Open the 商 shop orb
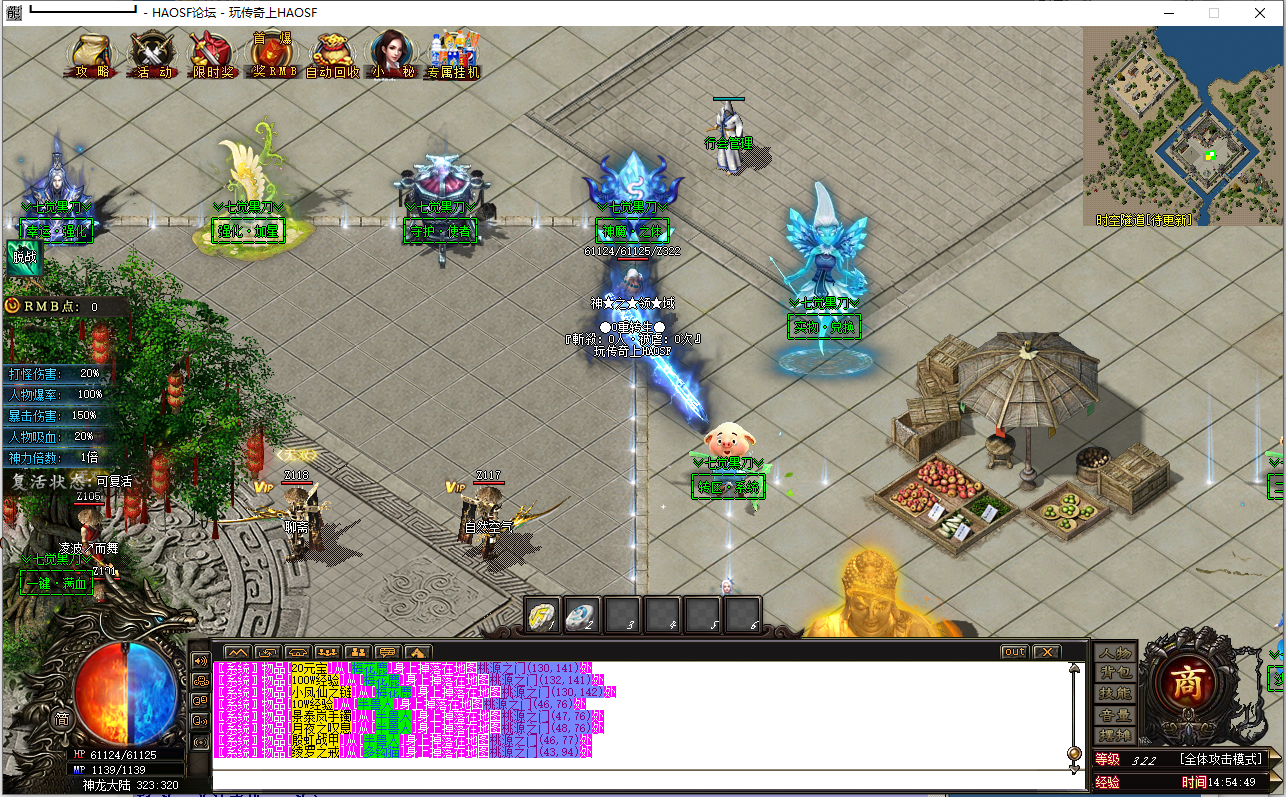Viewport: 1286px width, 797px height. pos(1186,686)
